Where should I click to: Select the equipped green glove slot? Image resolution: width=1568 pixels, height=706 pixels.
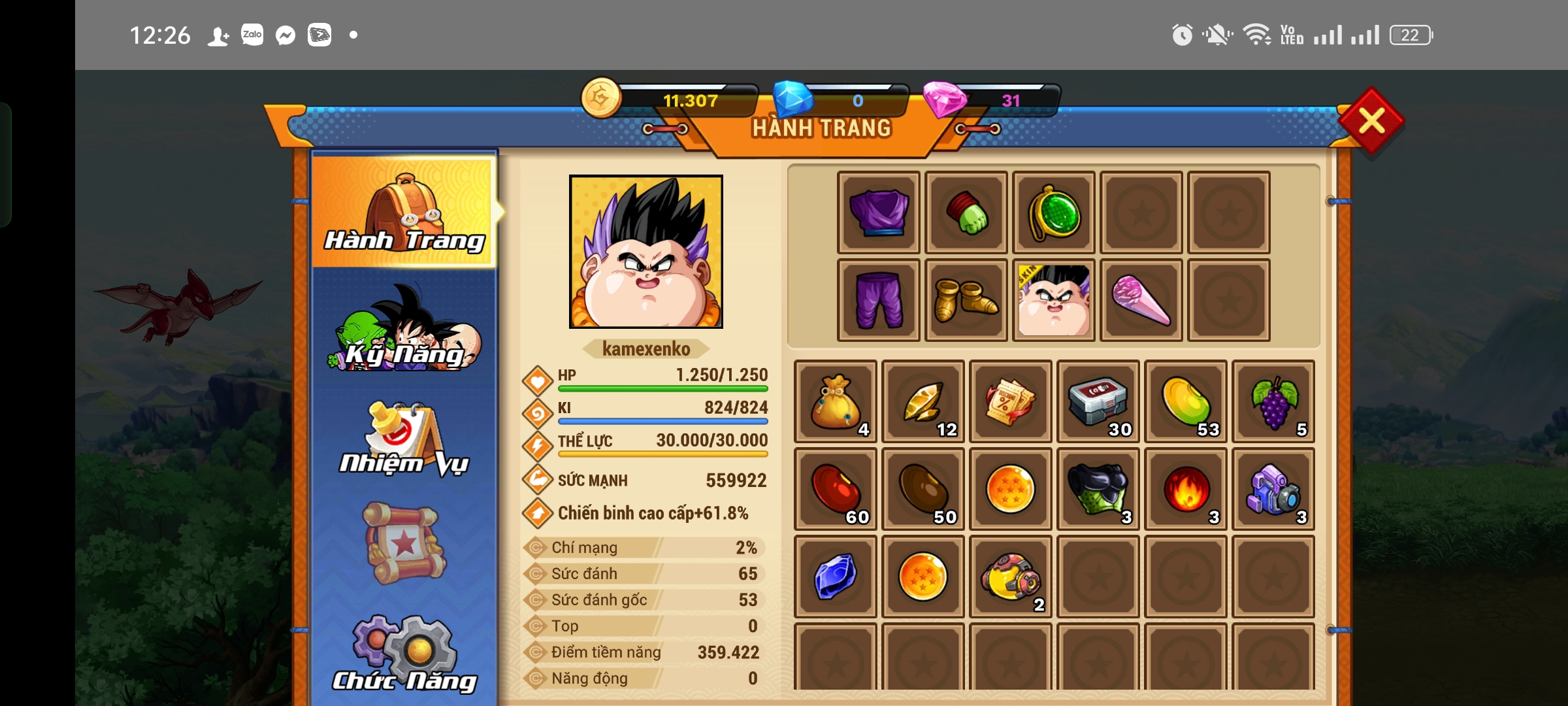pyautogui.click(x=966, y=212)
